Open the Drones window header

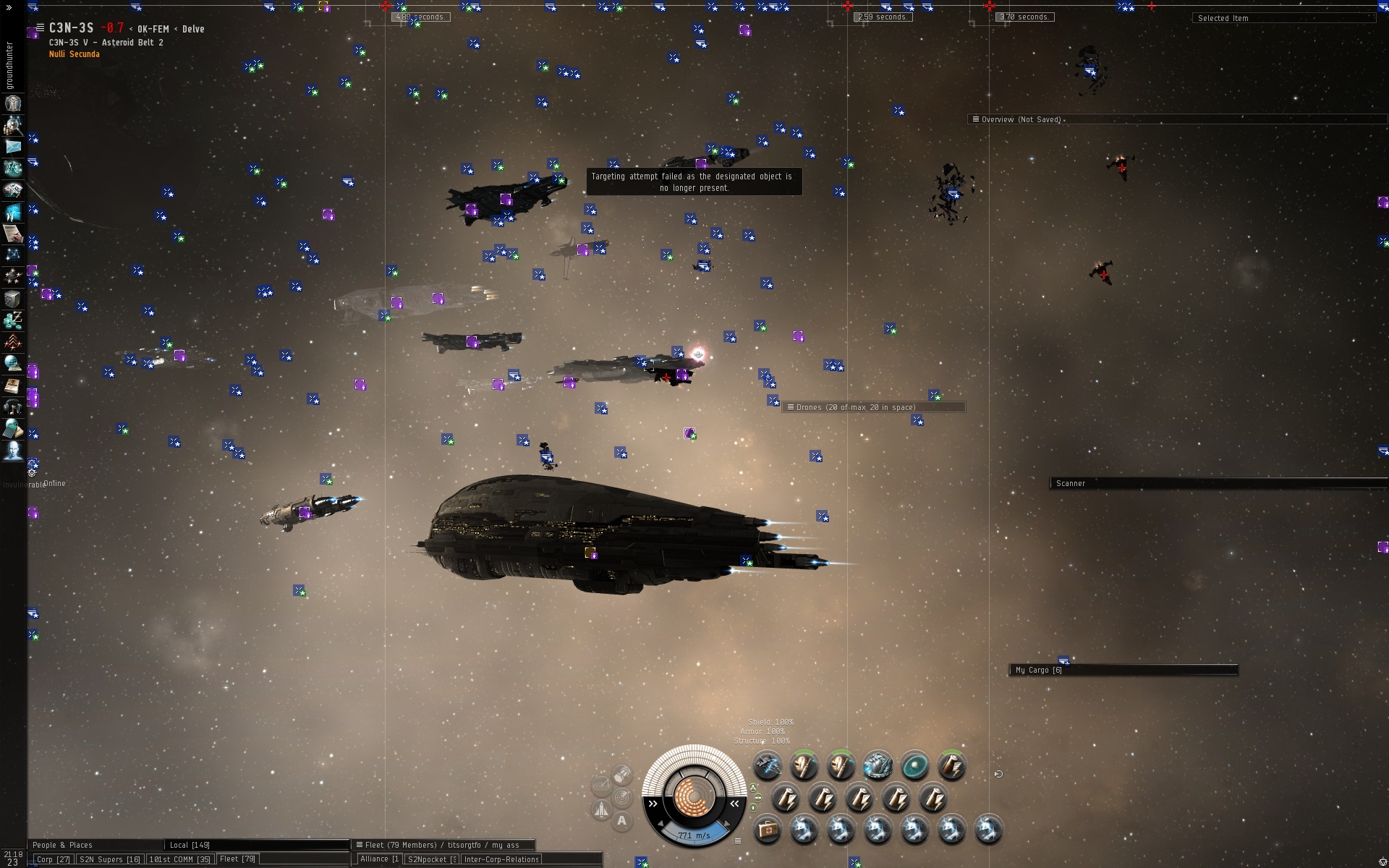(x=856, y=407)
